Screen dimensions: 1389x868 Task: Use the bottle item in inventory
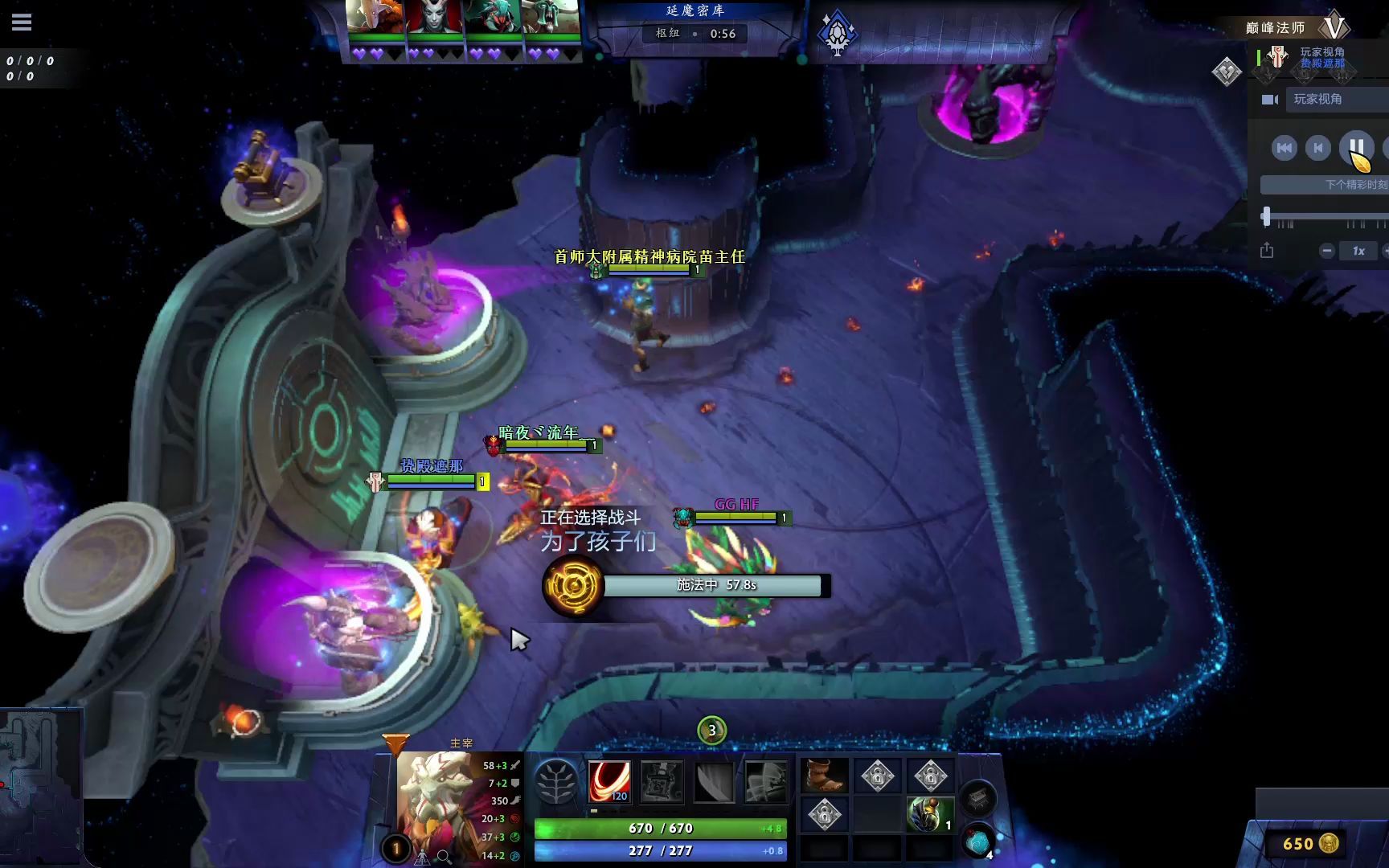[929, 813]
